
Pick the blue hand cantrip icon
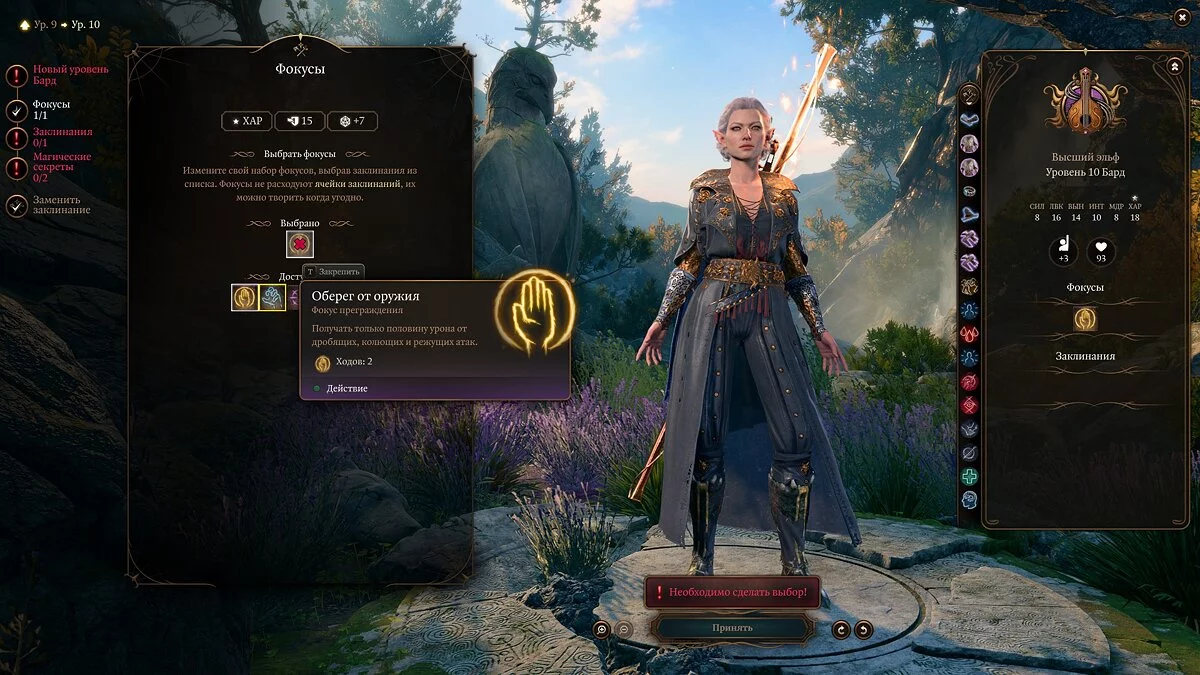pos(272,297)
